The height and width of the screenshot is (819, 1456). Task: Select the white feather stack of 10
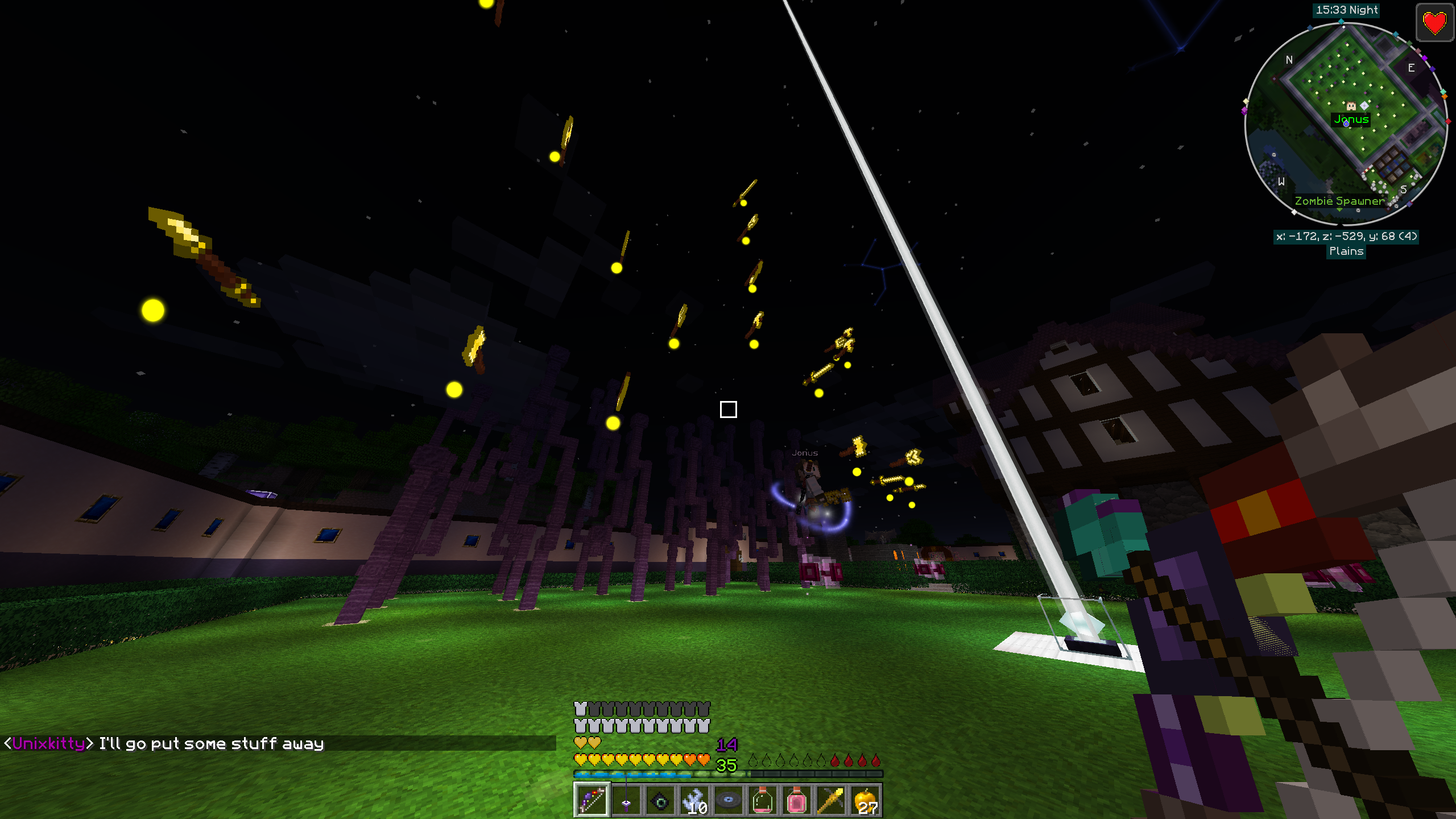[694, 800]
